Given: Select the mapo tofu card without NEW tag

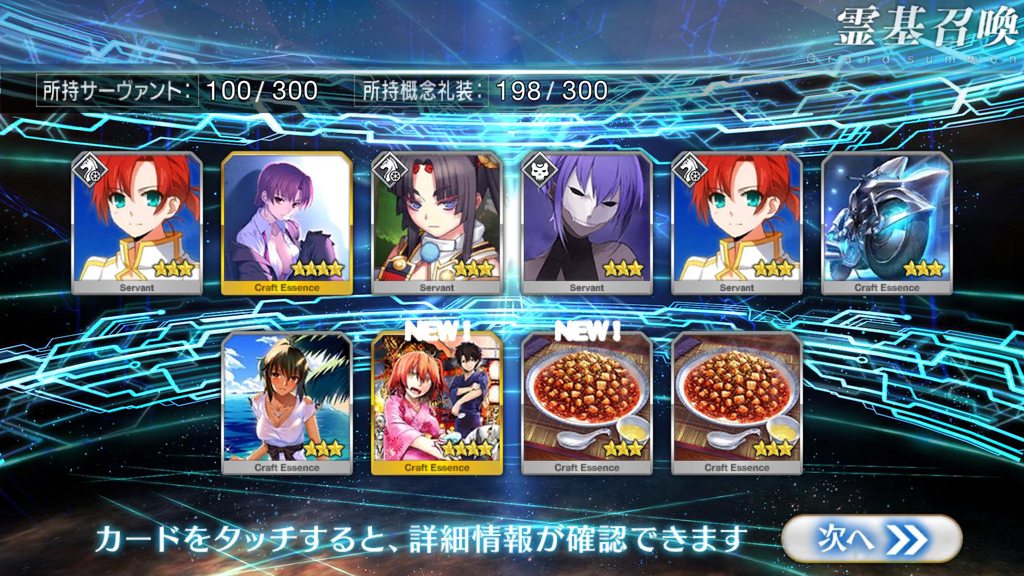Looking at the screenshot, I should pyautogui.click(x=736, y=402).
